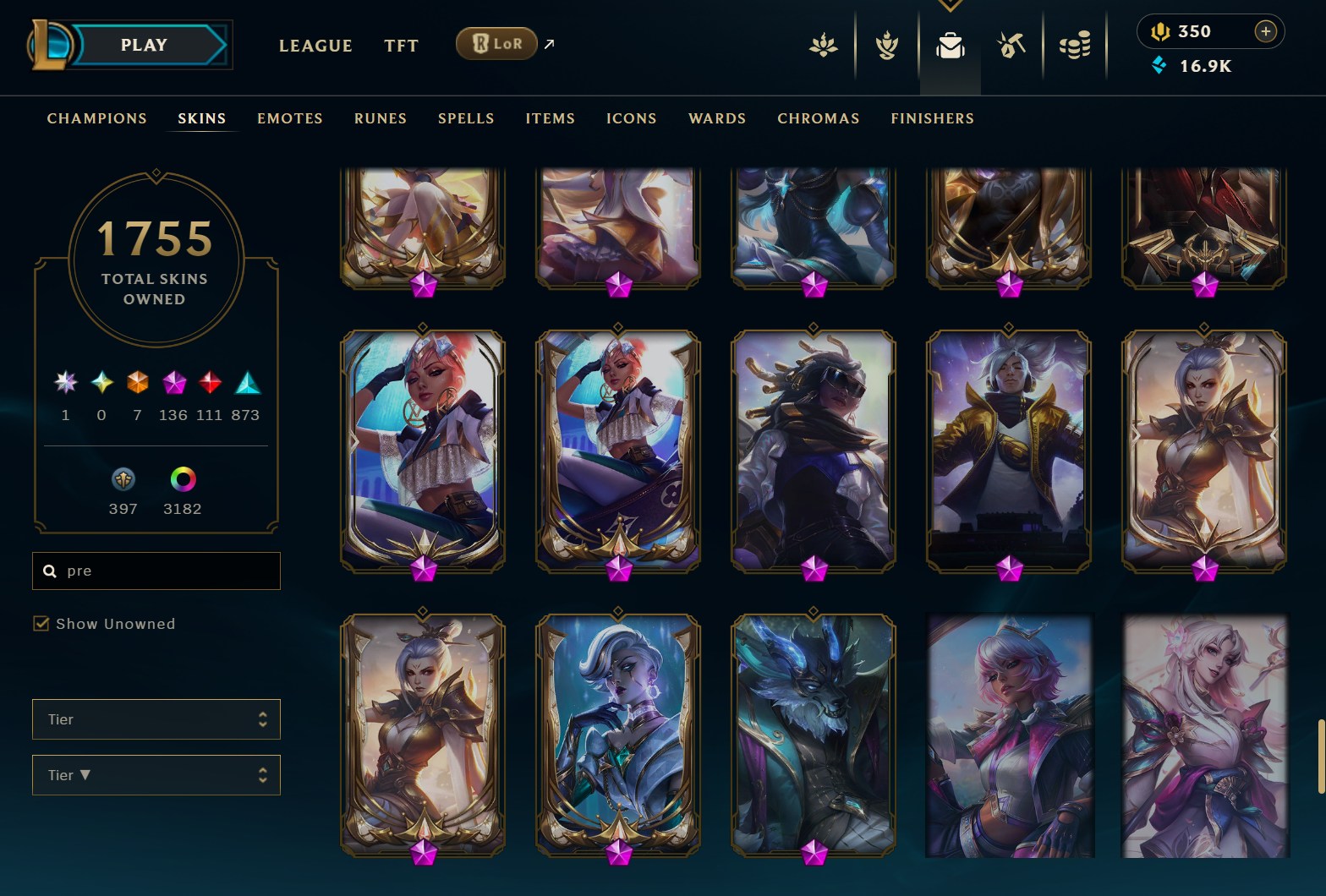Click the PLAY button
1326x896 pixels.
click(144, 45)
